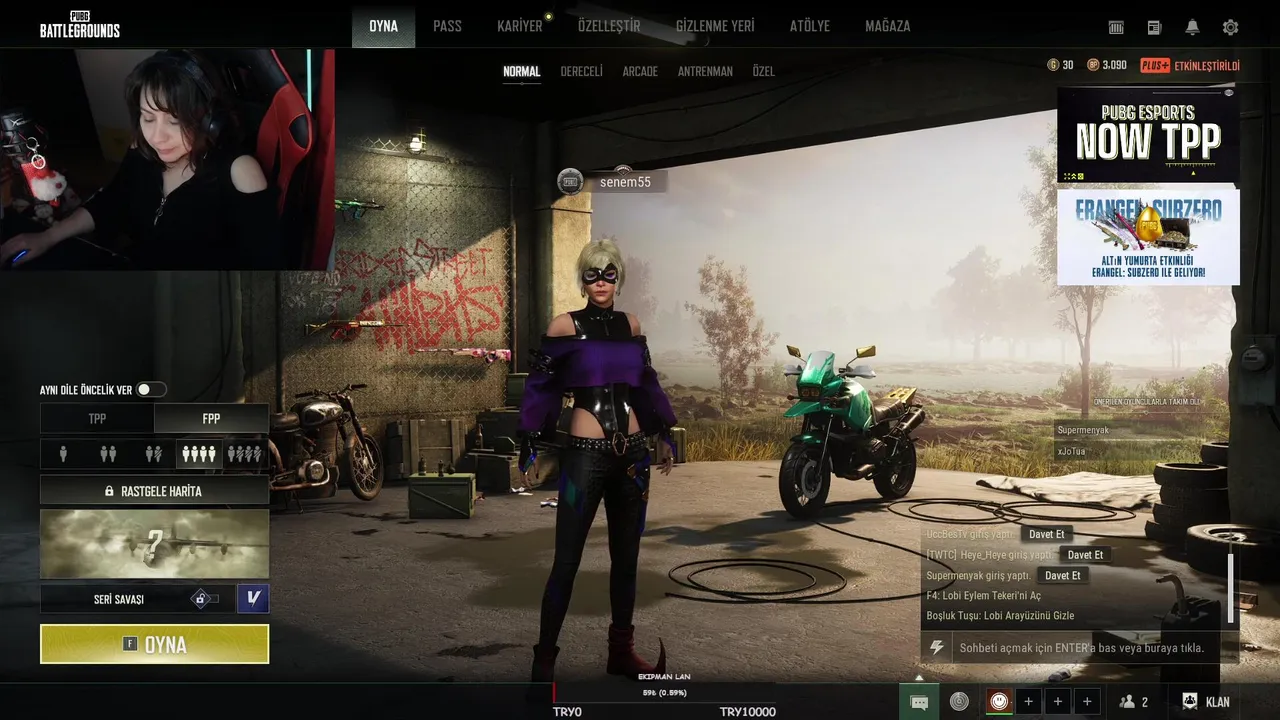Open the KLAN clan panel
This screenshot has width=1280, height=720.
[x=1206, y=702]
